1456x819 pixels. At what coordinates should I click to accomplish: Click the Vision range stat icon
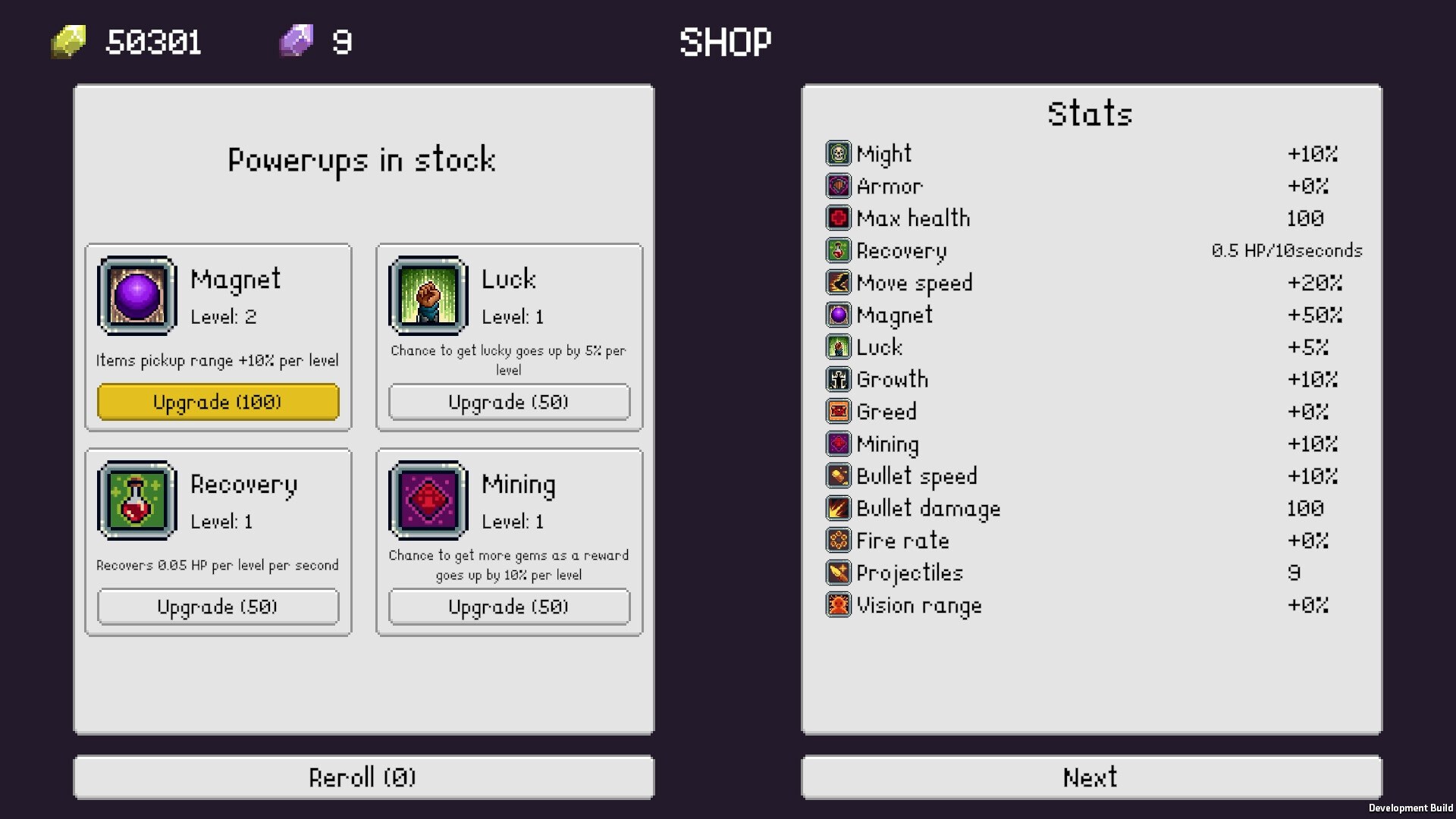839,604
